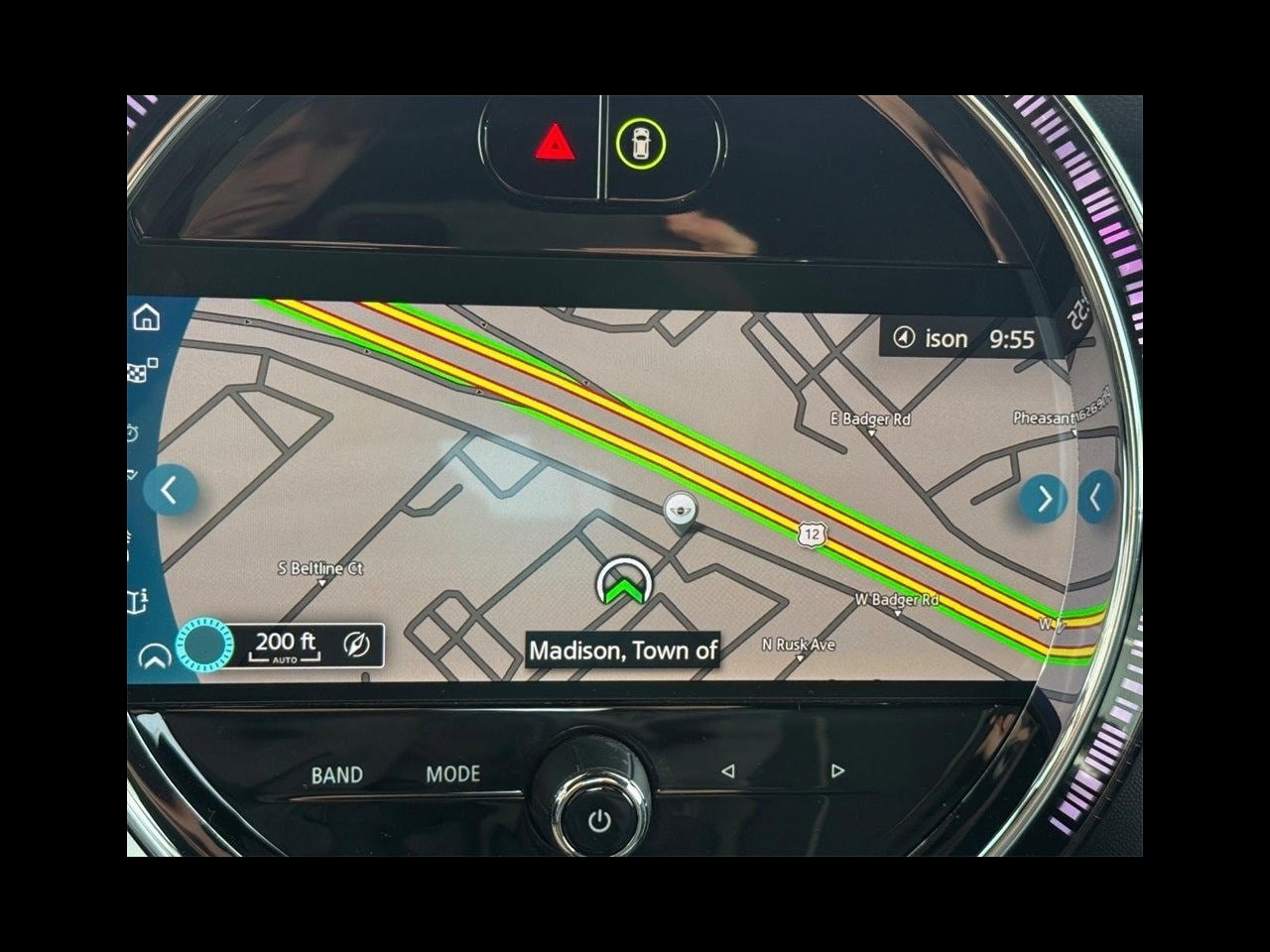Click the Madison, Town of location label
The height and width of the screenshot is (952, 1270).
click(623, 651)
